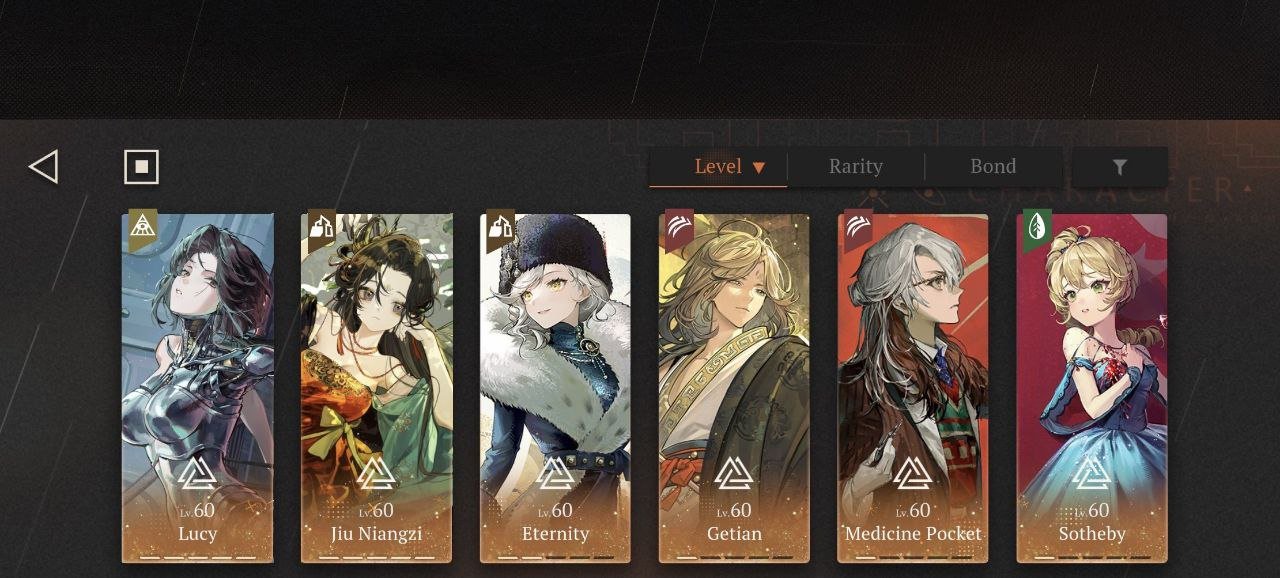Image resolution: width=1280 pixels, height=578 pixels.
Task: Sort characters by Rarity
Action: 856,167
